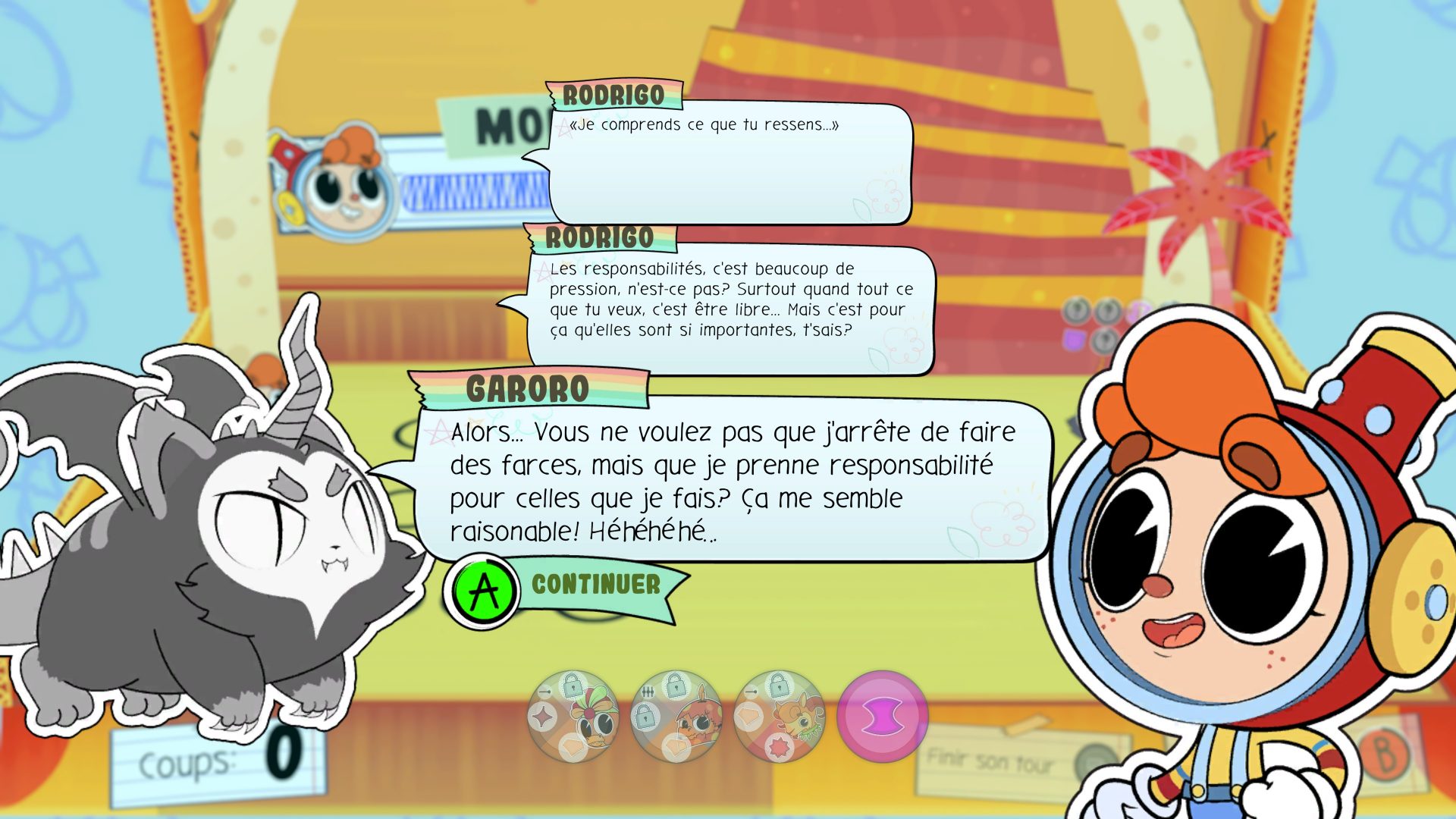Screen dimensions: 1456x819
Task: Click the sparkle icon on the first creature token
Action: 541,716
